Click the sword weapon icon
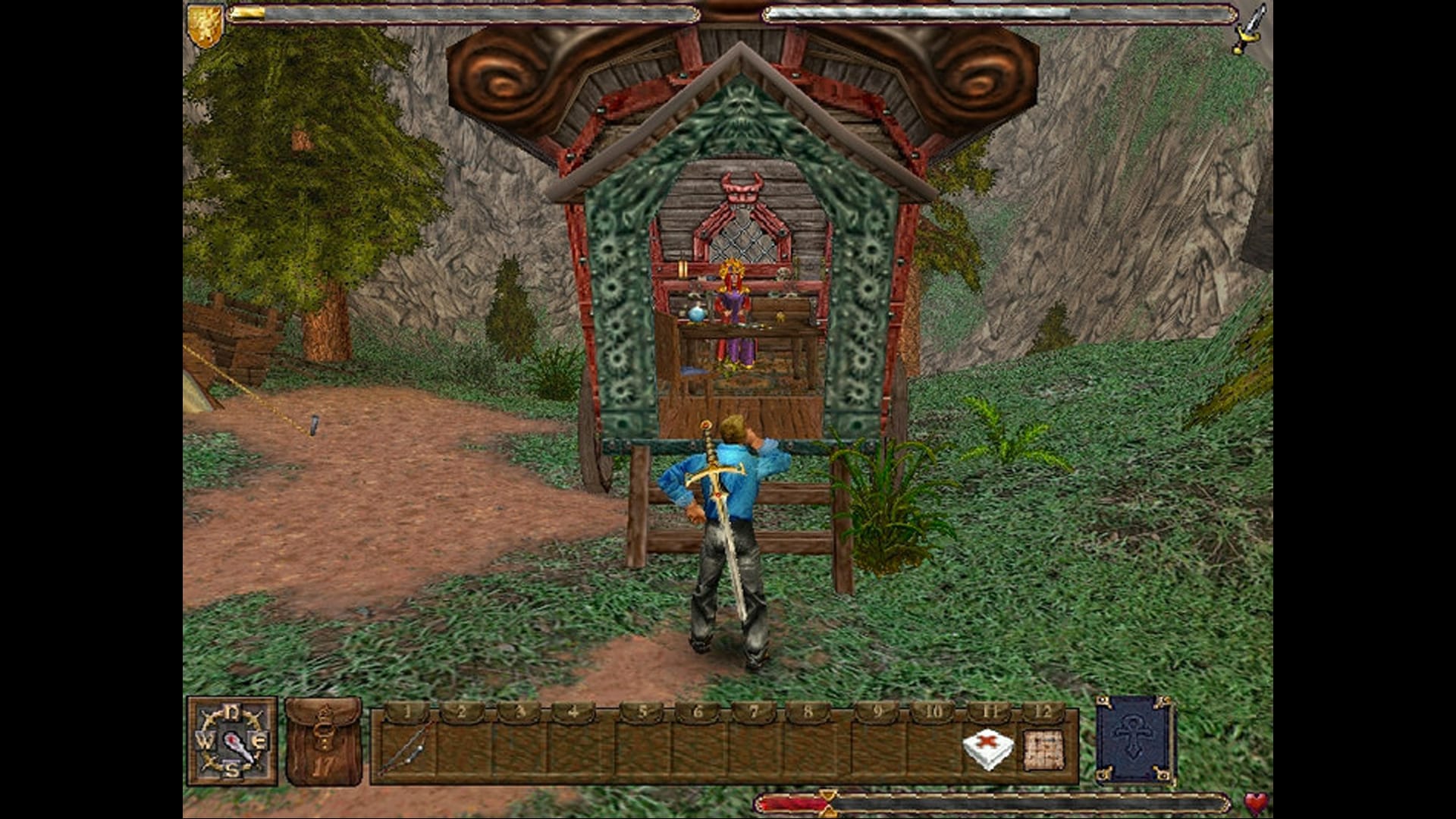 click(x=1250, y=28)
